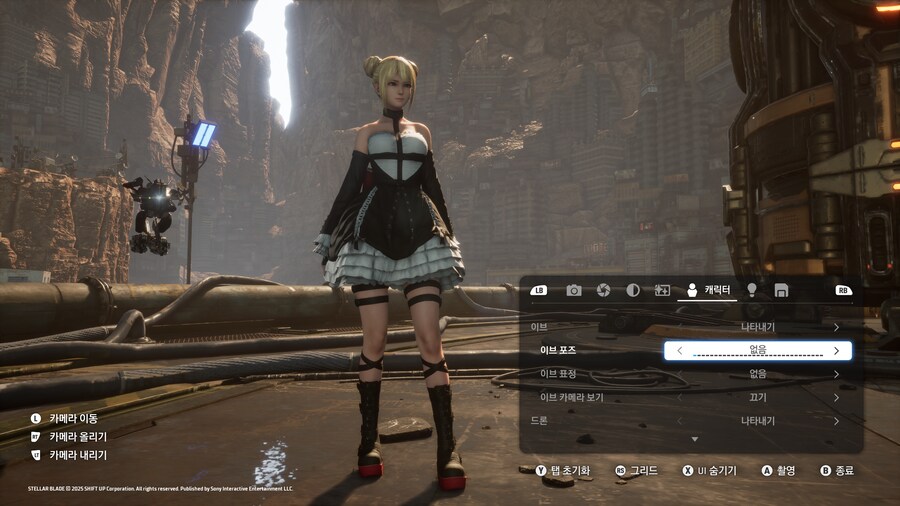This screenshot has width=900, height=506.
Task: Select the 이브 표정 option row
Action: [x=690, y=374]
